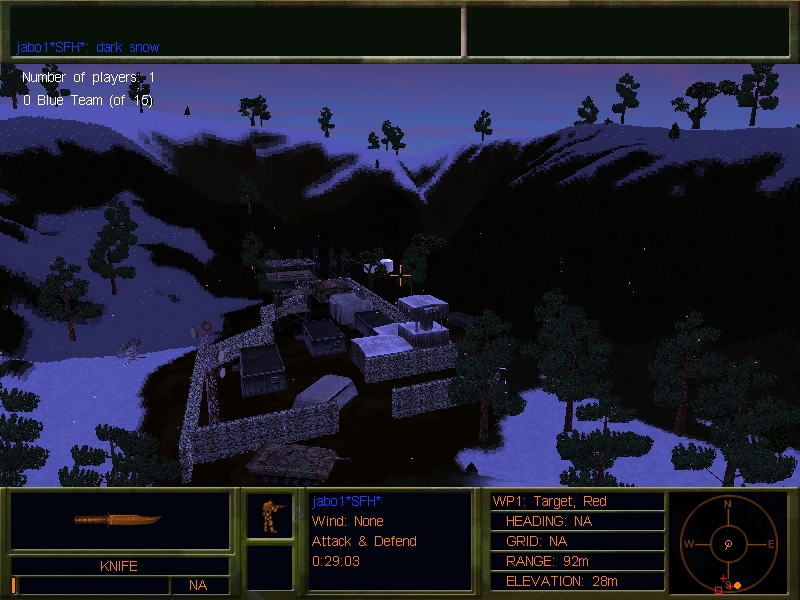The height and width of the screenshot is (600, 800).
Task: Click the chat message panel
Action: tap(236, 31)
